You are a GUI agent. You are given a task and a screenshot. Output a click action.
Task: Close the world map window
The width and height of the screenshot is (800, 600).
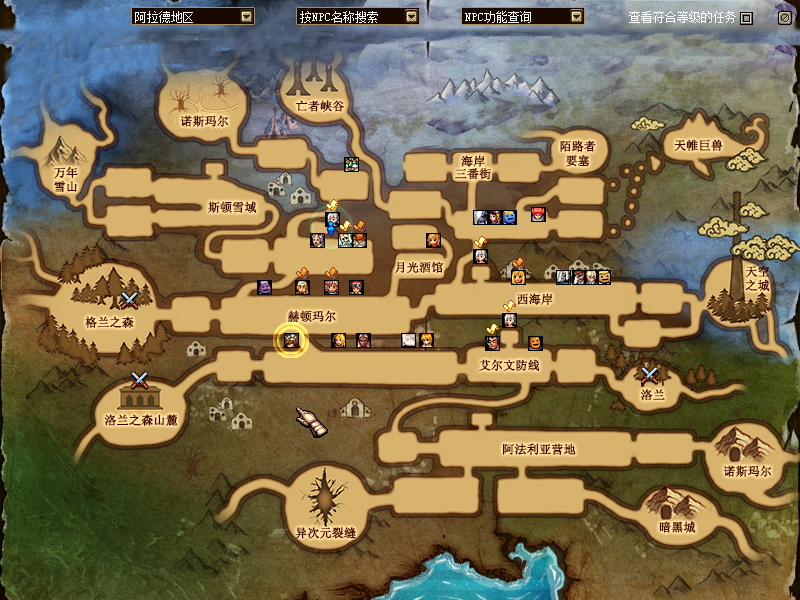(785, 17)
